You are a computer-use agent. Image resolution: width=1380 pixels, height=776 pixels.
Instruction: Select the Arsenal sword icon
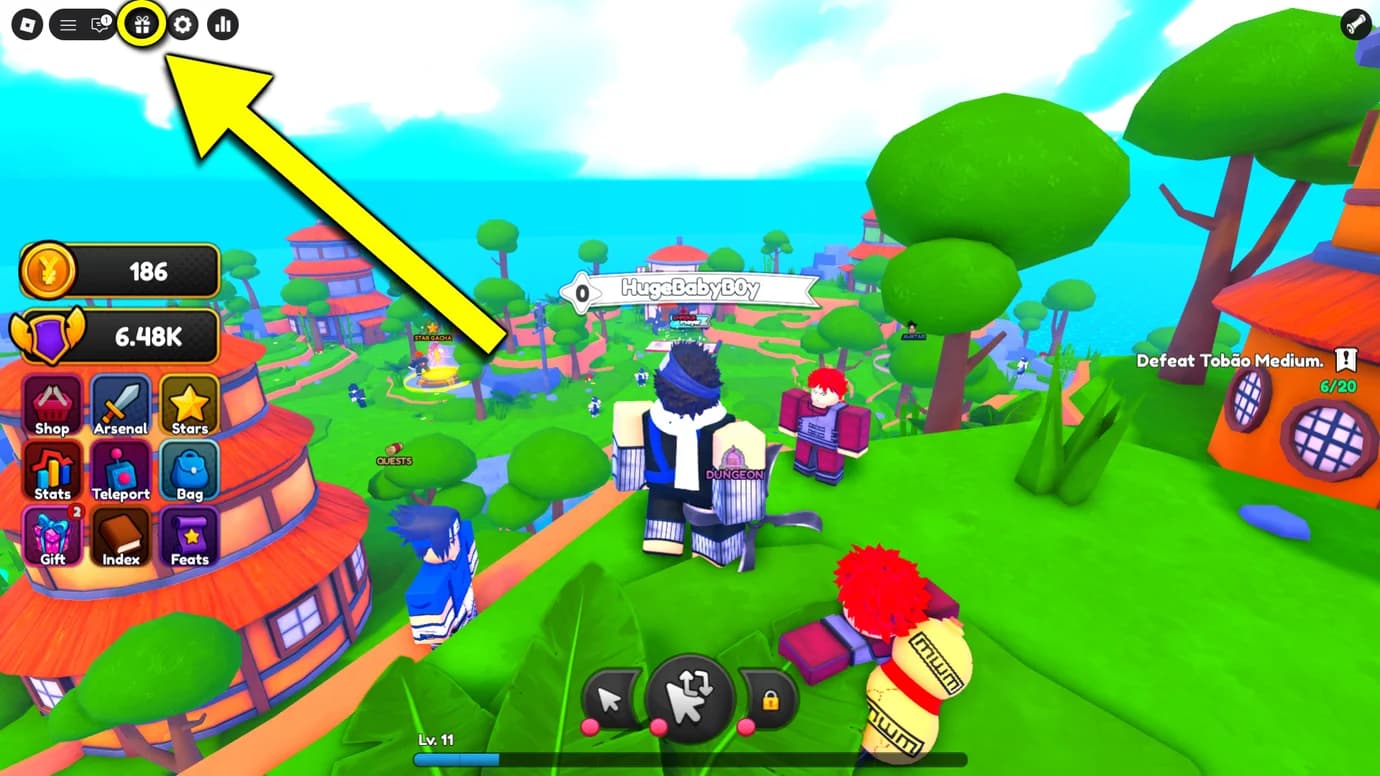[120, 404]
